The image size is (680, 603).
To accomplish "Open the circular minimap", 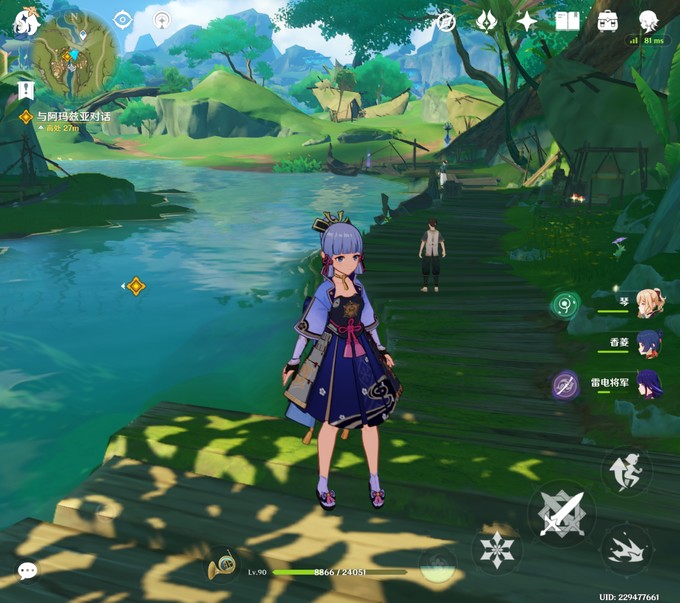I will 74,52.
